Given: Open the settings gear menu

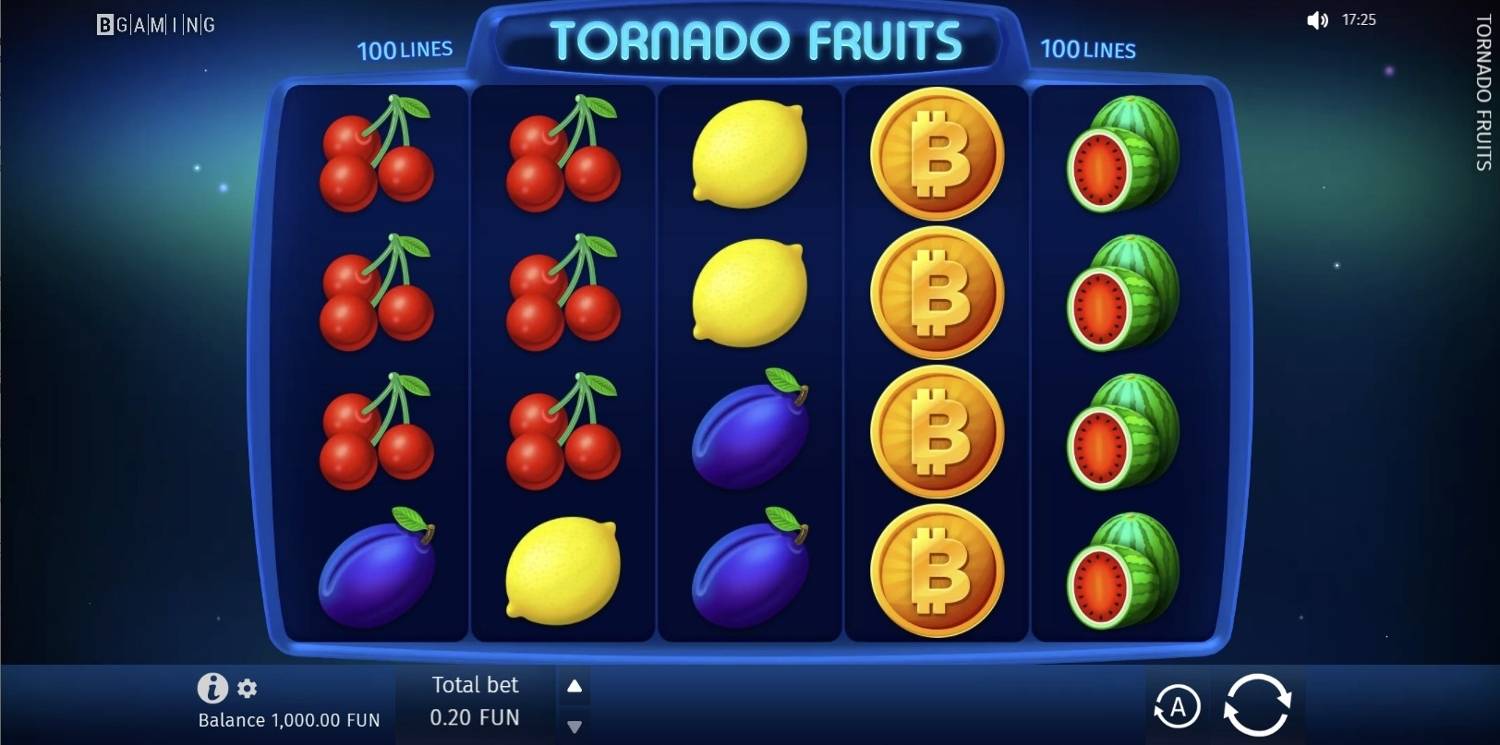Looking at the screenshot, I should 246,688.
